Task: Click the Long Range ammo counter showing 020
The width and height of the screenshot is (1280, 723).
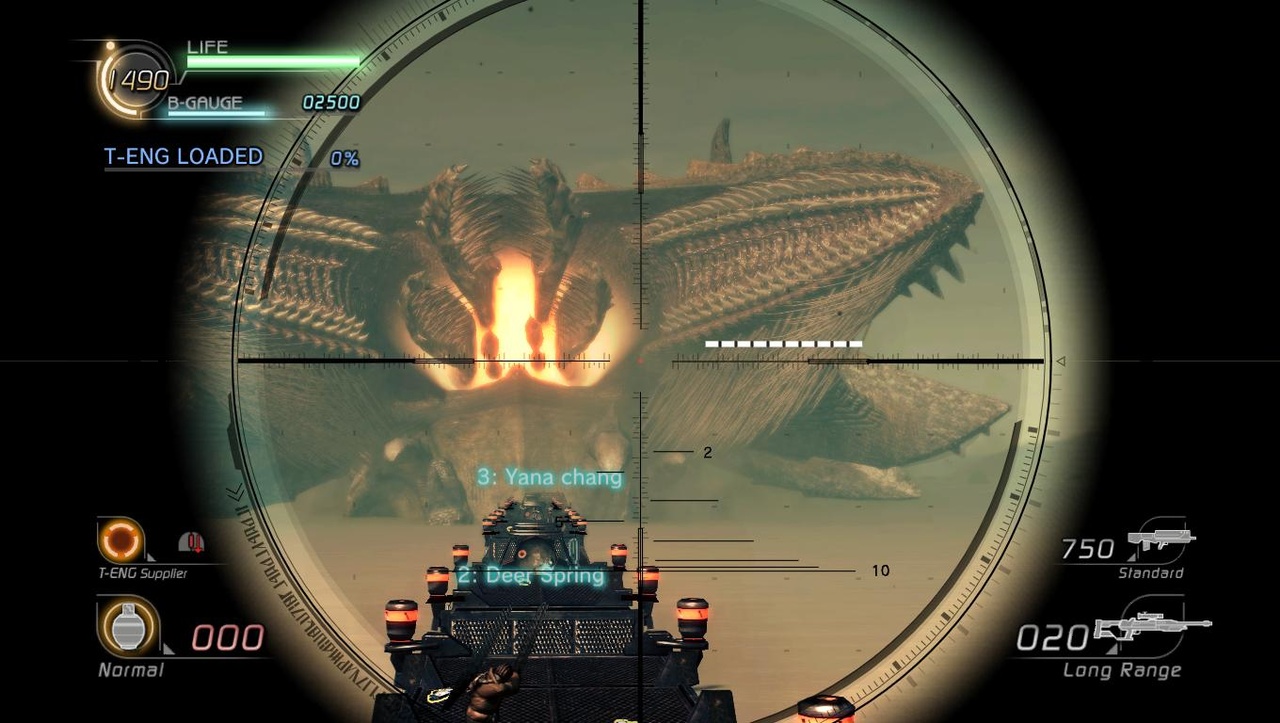Action: point(1051,637)
